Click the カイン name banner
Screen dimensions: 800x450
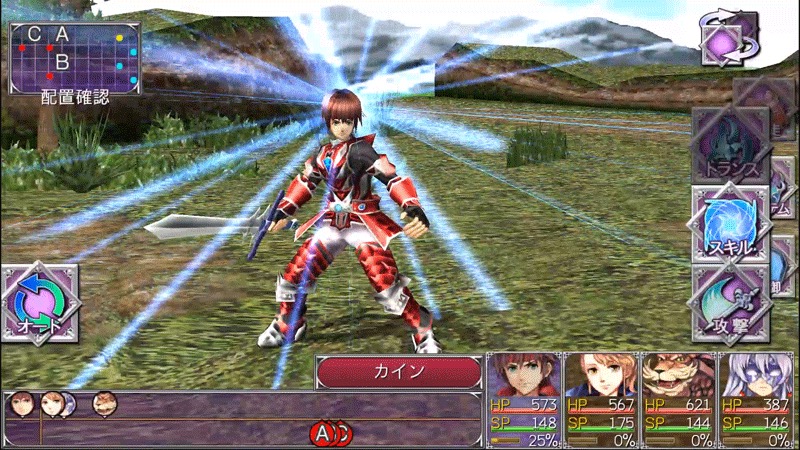click(400, 372)
